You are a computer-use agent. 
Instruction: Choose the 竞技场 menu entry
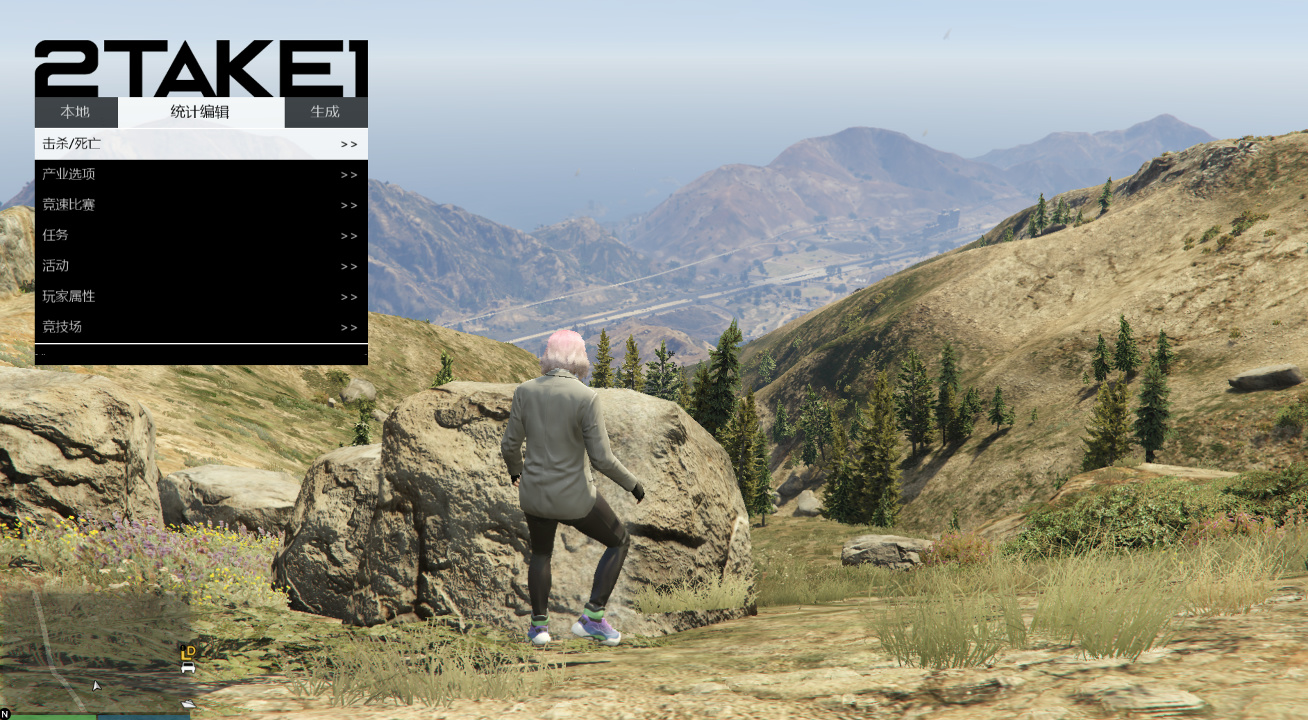(x=200, y=327)
